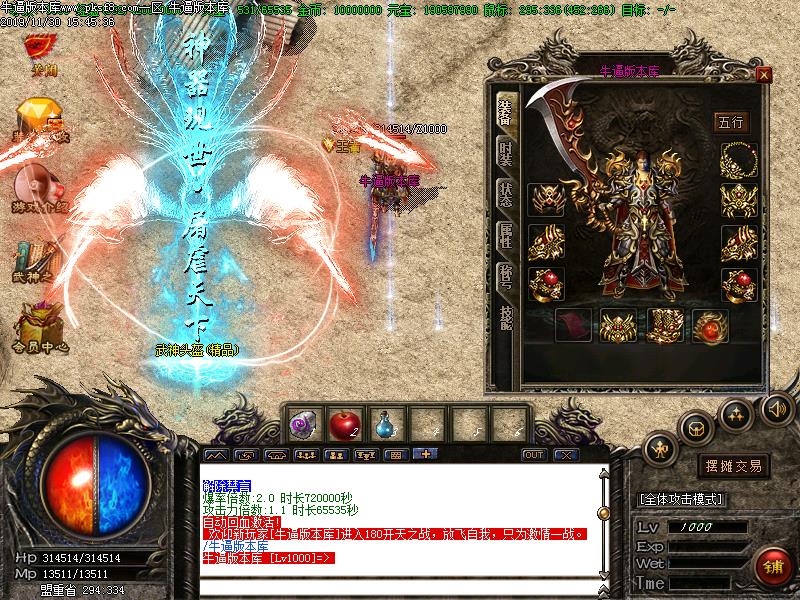Viewport: 800px width, 600px height.
Task: Switch to the 时装 fashion tab
Action: 506,152
